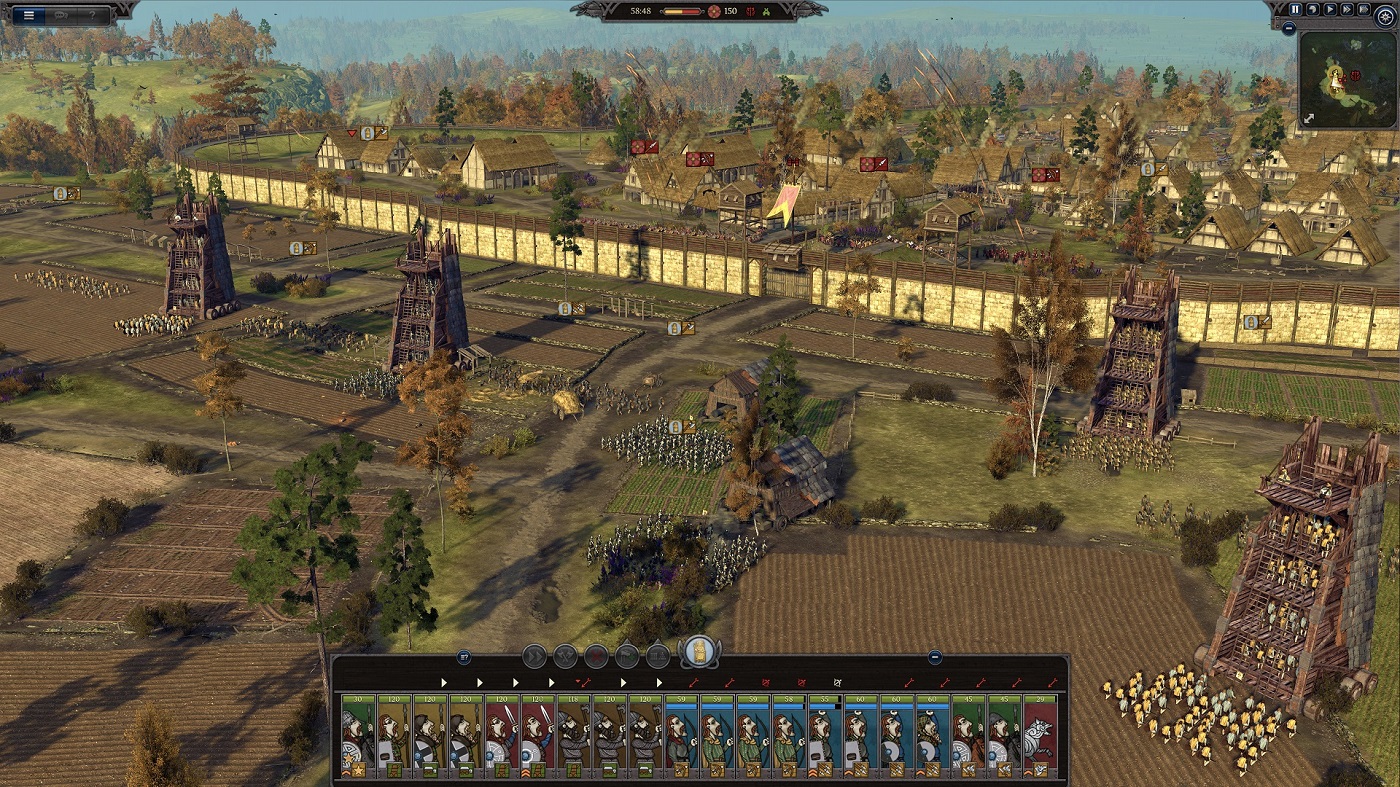Click the battlefield minimap

pyautogui.click(x=1347, y=78)
